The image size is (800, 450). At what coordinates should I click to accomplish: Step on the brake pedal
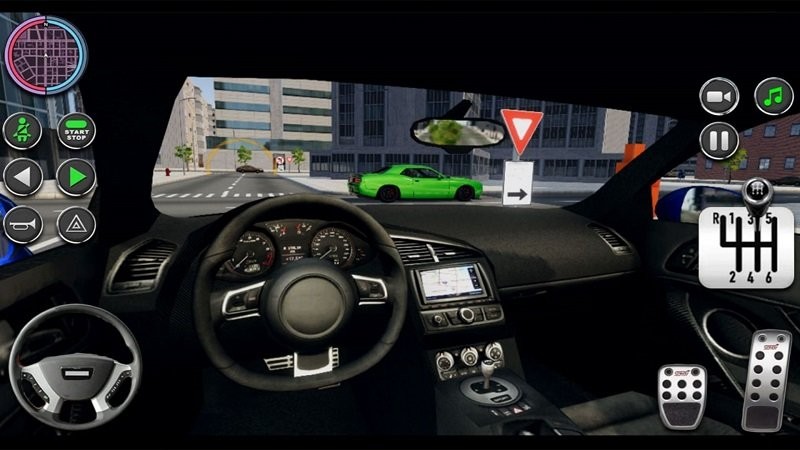pyautogui.click(x=682, y=397)
